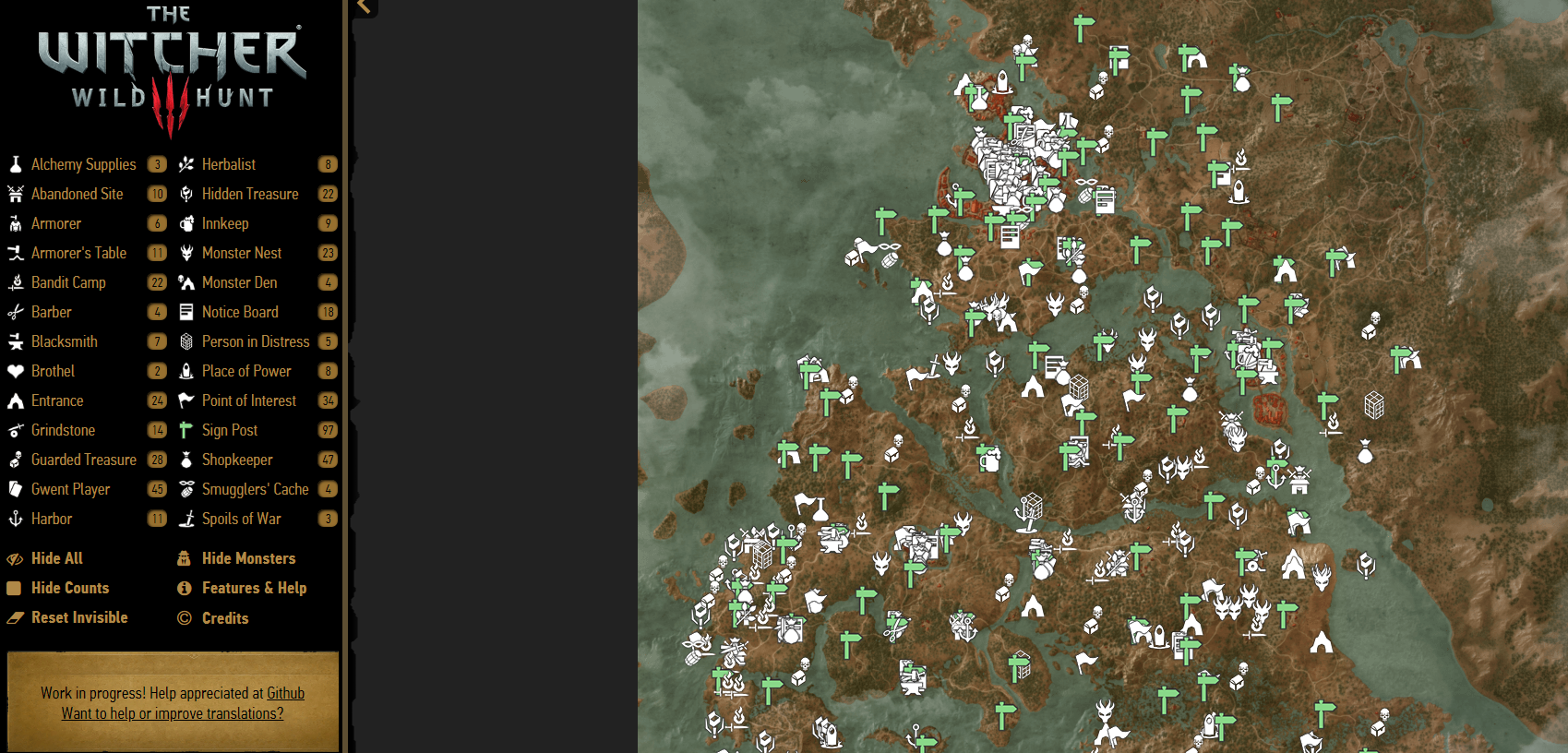Click the Spoils of War icon
Viewport: 1568px width, 753px height.
click(186, 519)
